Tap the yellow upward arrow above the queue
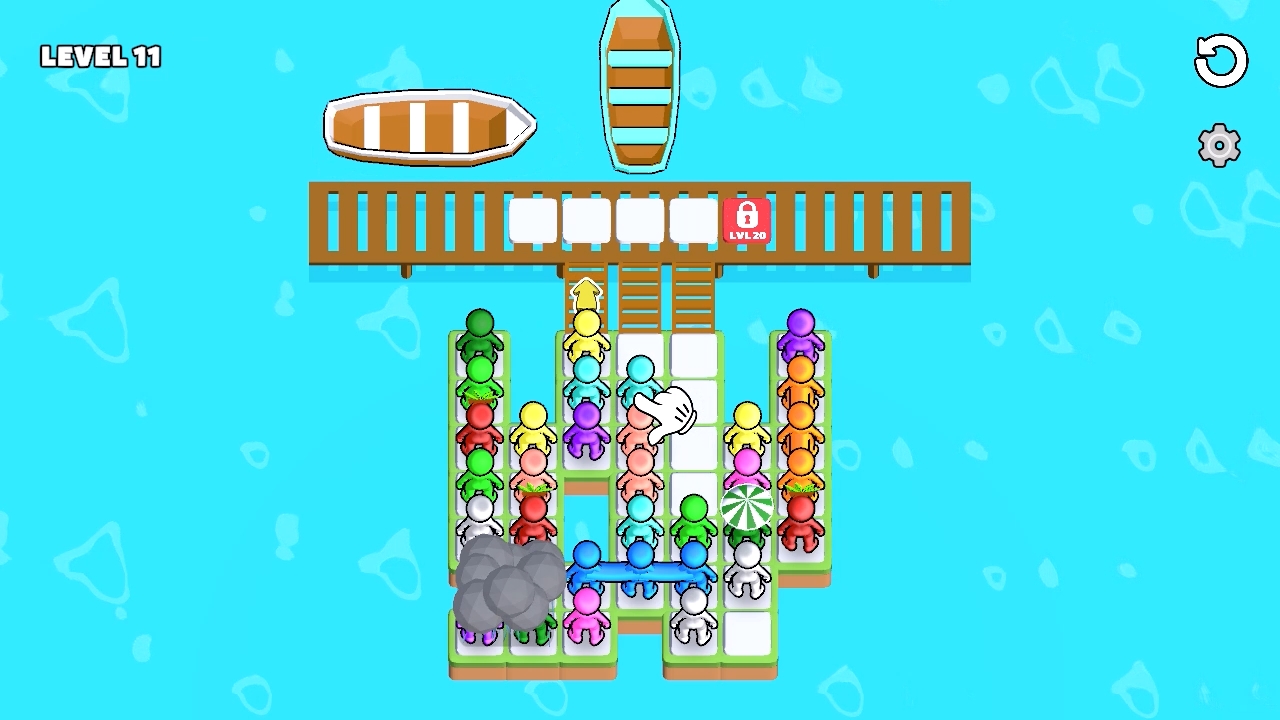Screen dimensions: 1280x720 click(x=585, y=291)
